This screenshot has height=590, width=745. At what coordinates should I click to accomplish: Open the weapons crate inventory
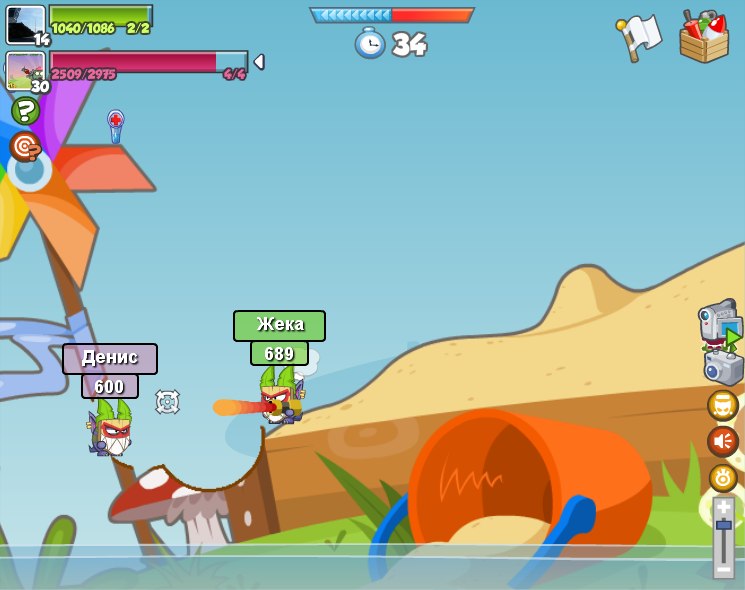point(704,36)
